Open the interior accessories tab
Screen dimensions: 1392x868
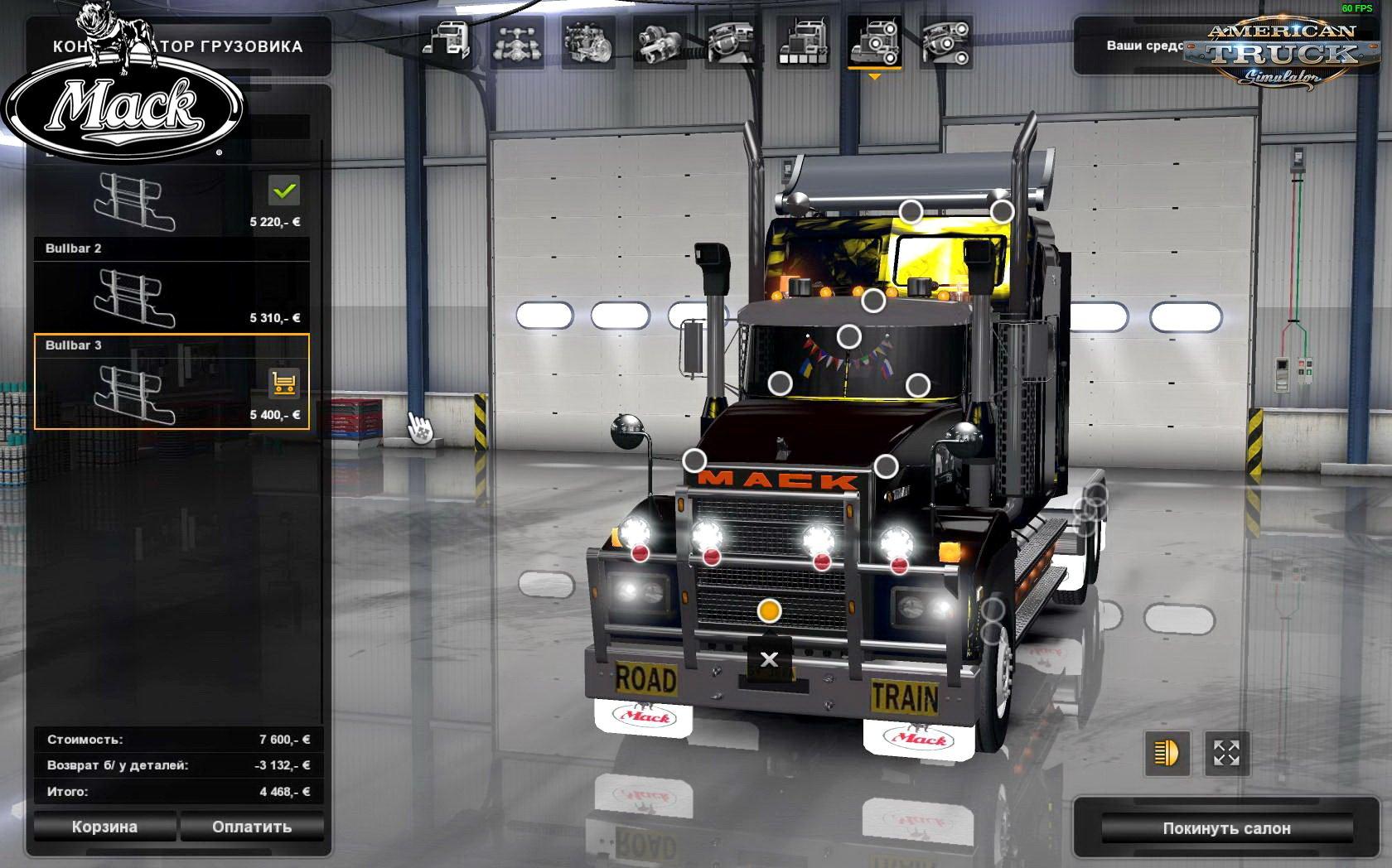945,41
